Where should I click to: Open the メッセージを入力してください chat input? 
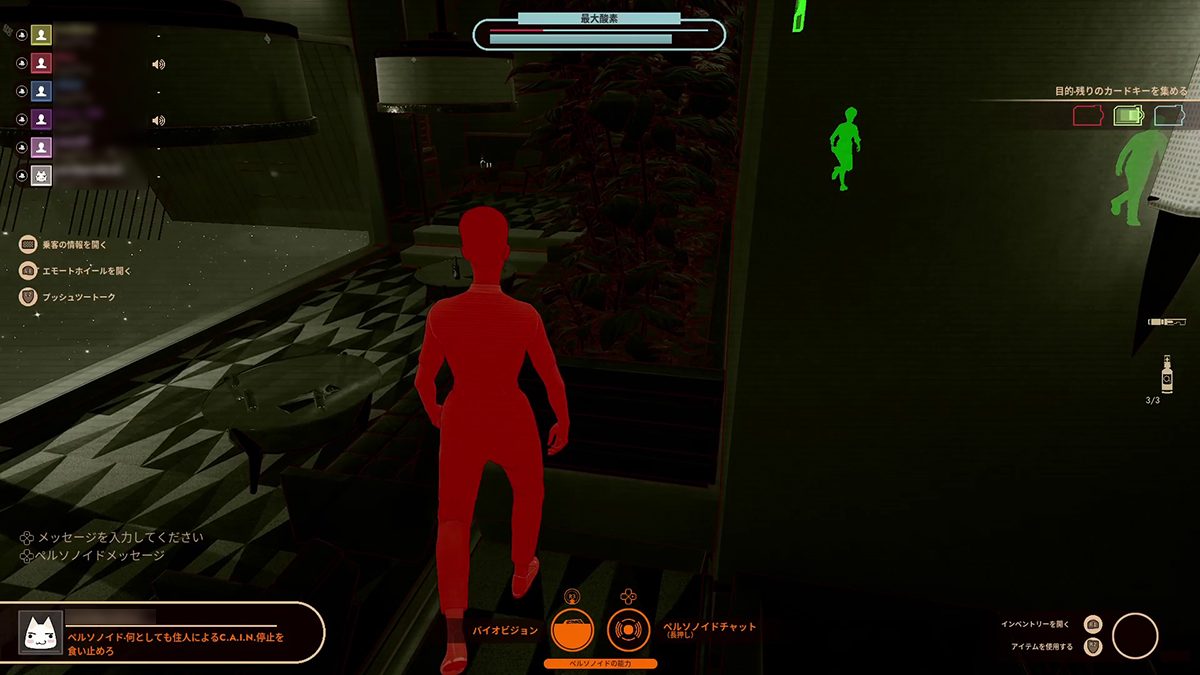coord(120,537)
